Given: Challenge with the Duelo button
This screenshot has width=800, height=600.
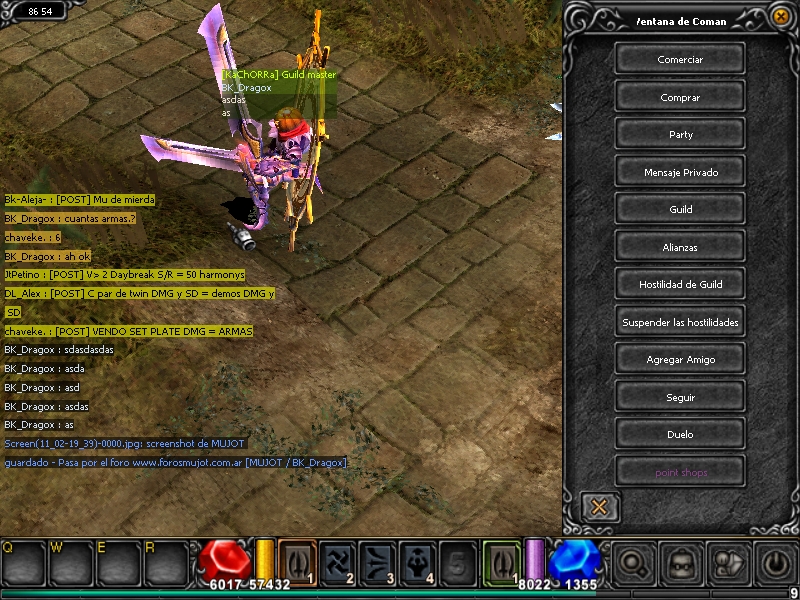Looking at the screenshot, I should [680, 434].
